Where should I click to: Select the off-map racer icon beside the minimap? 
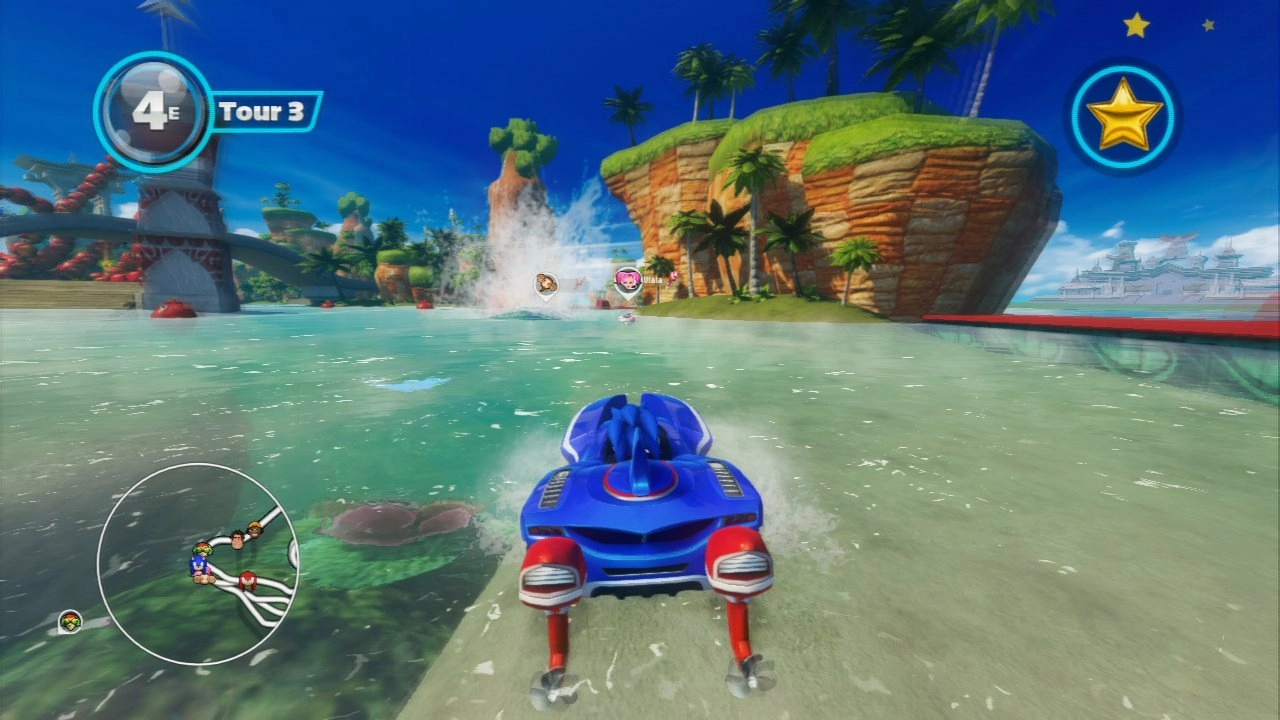[70, 622]
